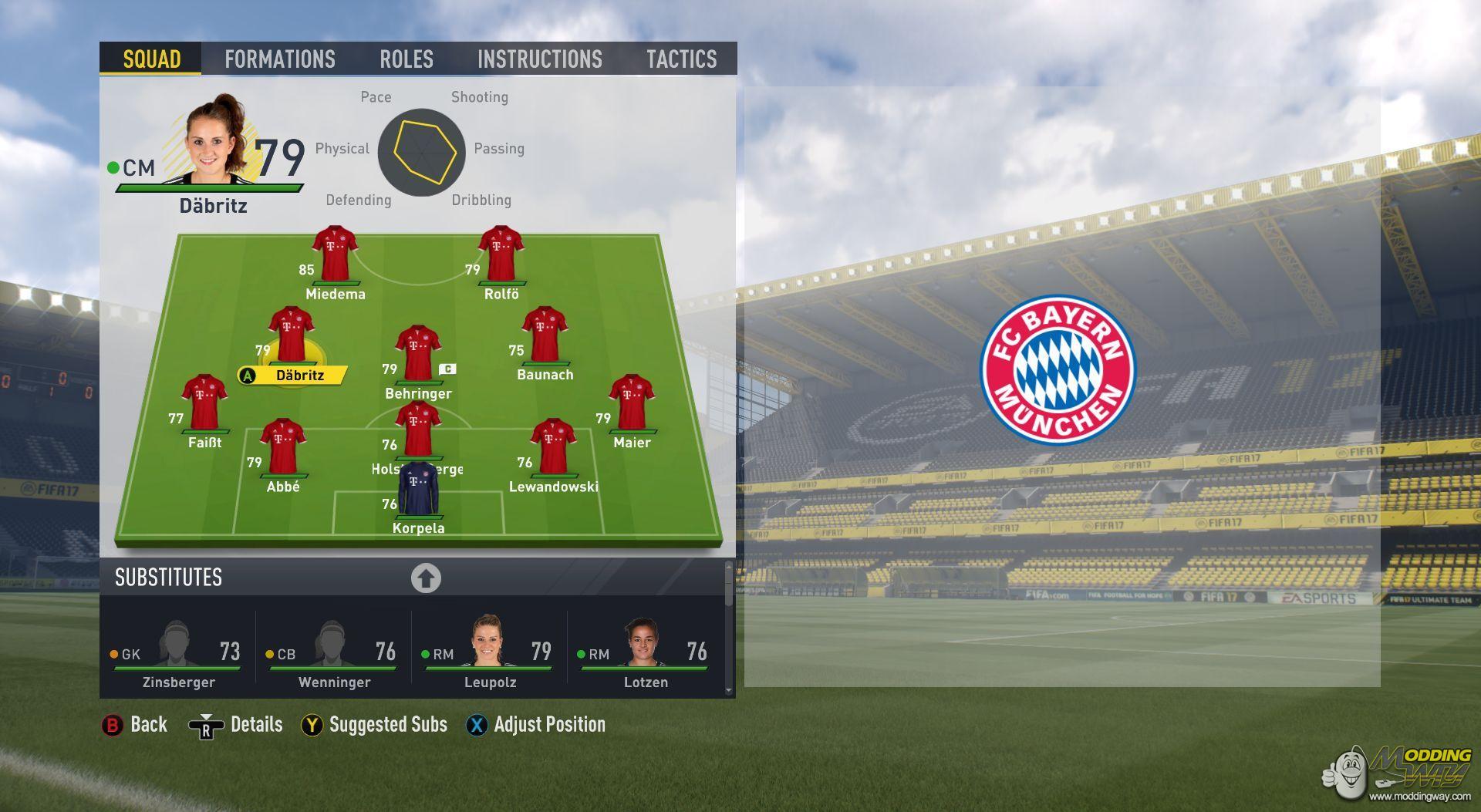
Task: Choose substitute Lotzen
Action: point(645,652)
